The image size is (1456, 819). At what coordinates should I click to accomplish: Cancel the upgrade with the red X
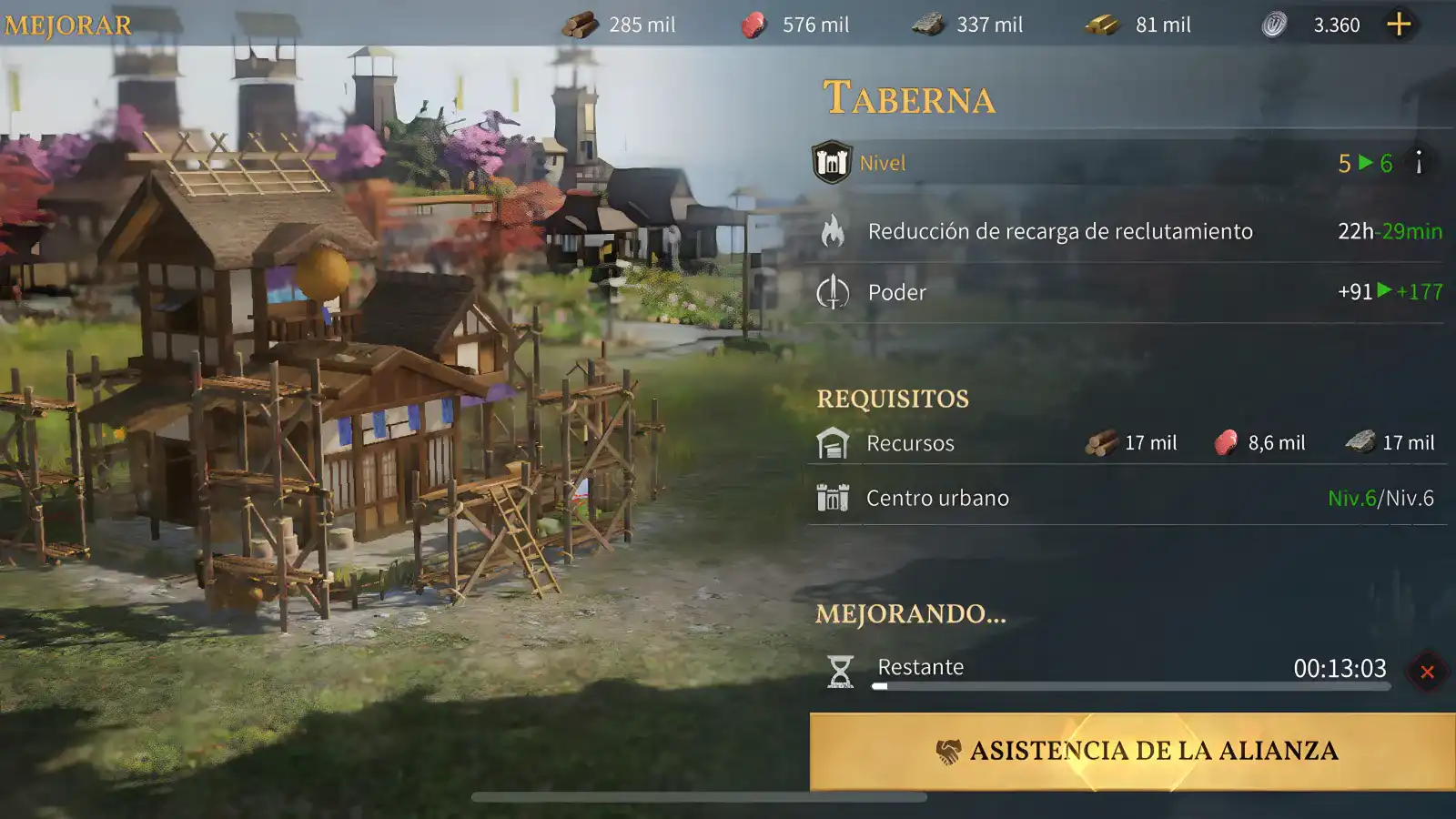click(1427, 672)
